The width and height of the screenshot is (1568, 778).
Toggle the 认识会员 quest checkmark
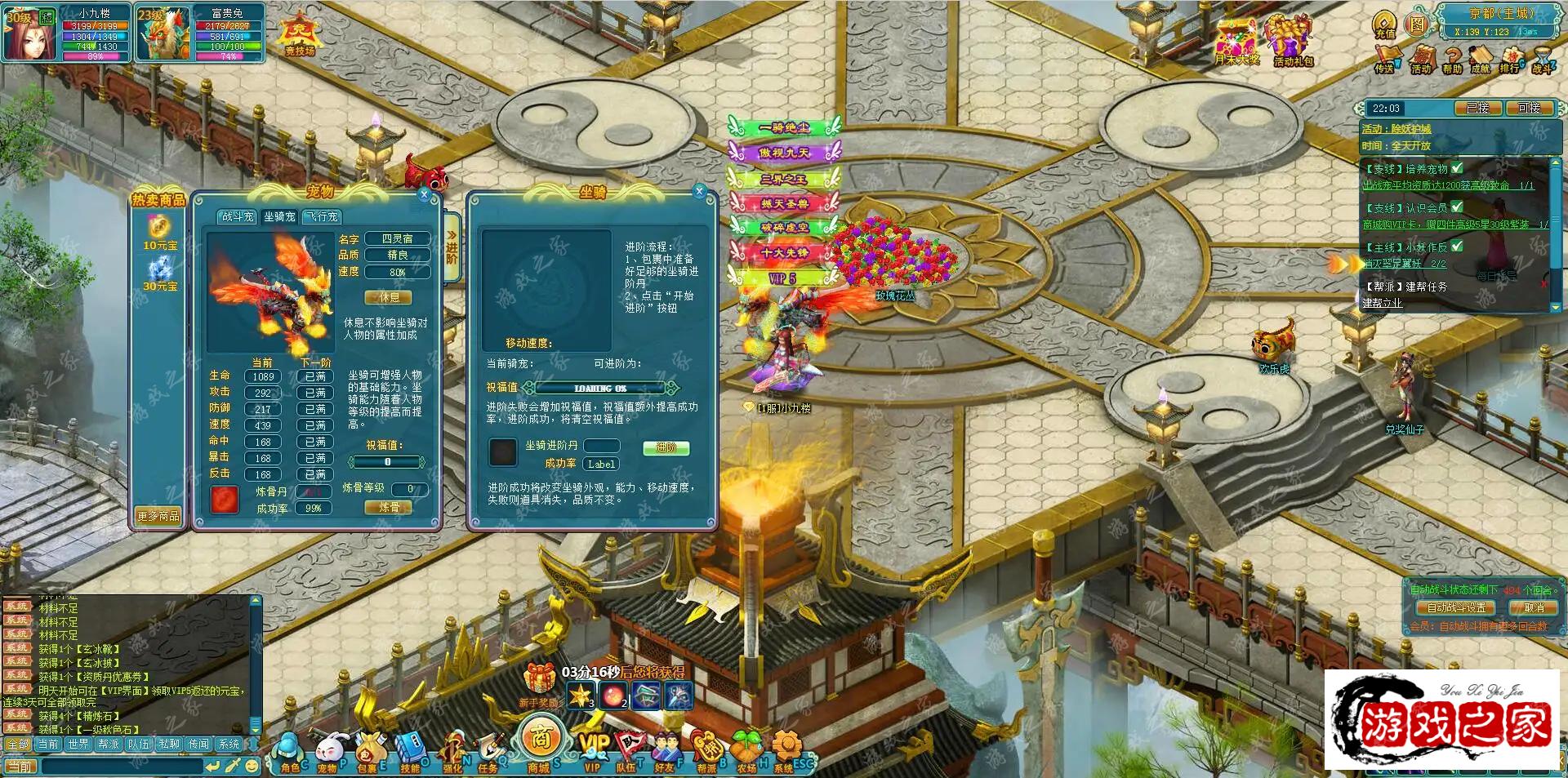[1457, 207]
